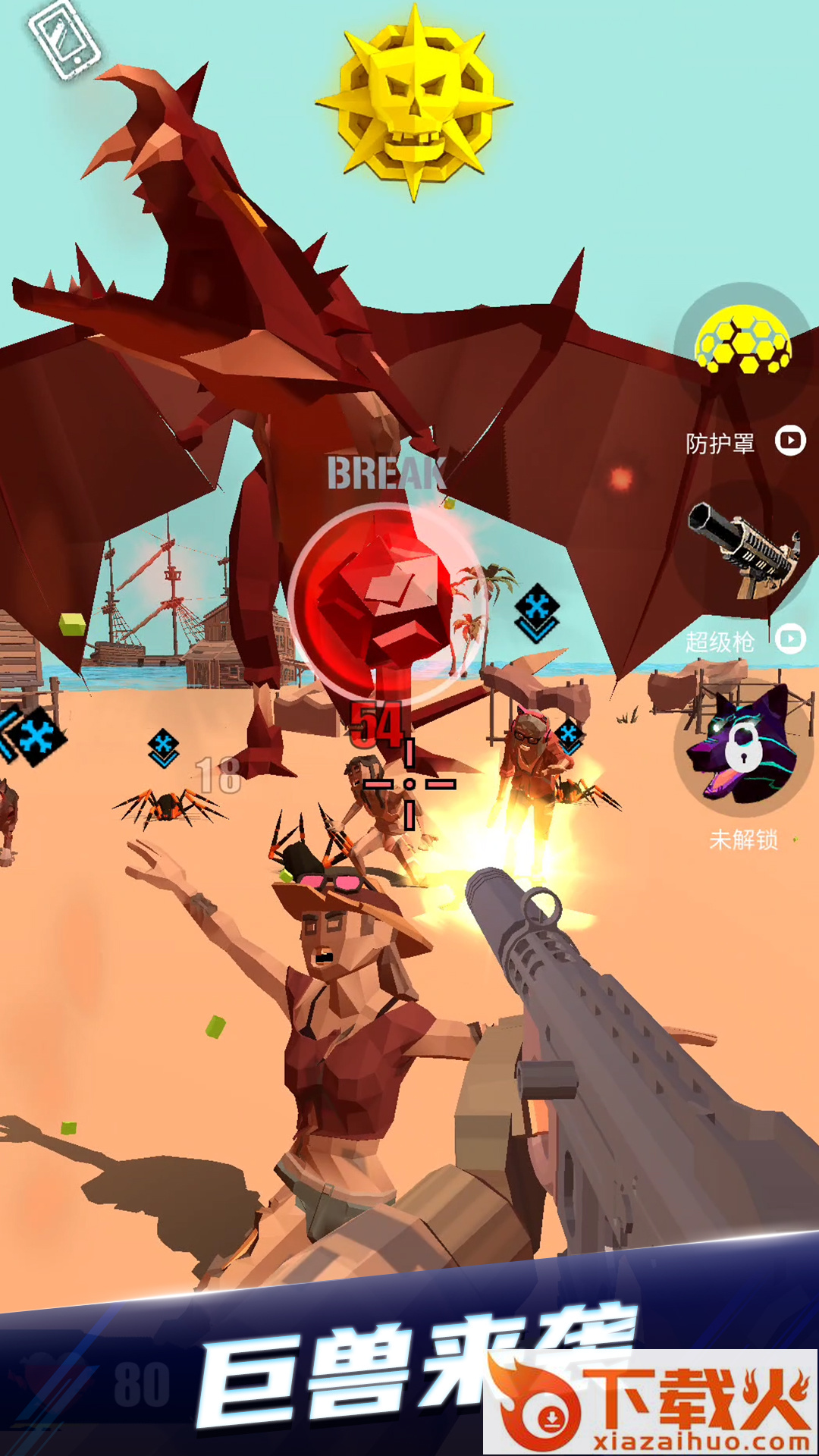Open the xiazaihuo.com download site logo
Viewport: 819px width, 1456px height.
[x=651, y=1403]
